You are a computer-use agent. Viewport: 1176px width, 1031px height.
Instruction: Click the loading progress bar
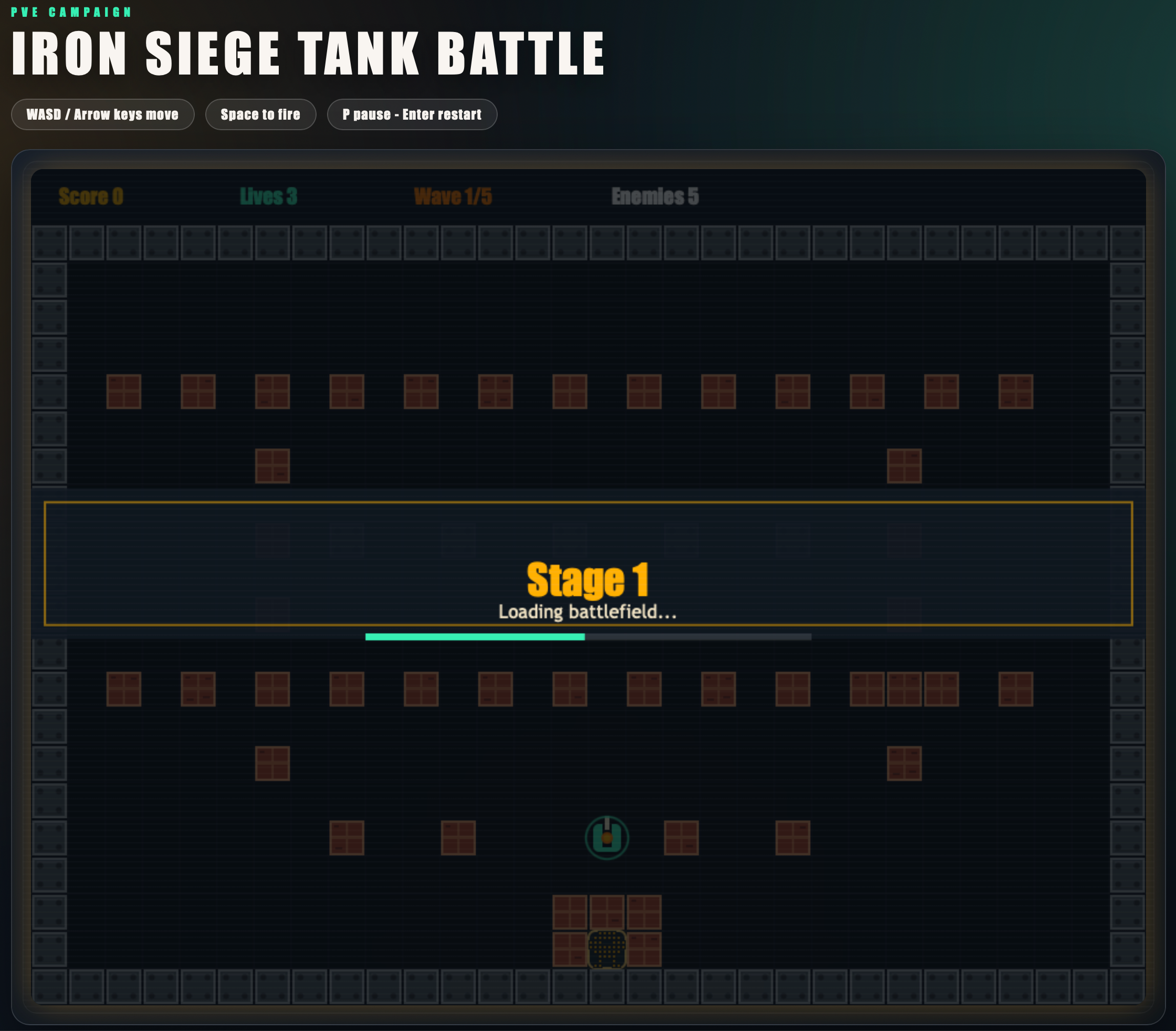pos(588,636)
